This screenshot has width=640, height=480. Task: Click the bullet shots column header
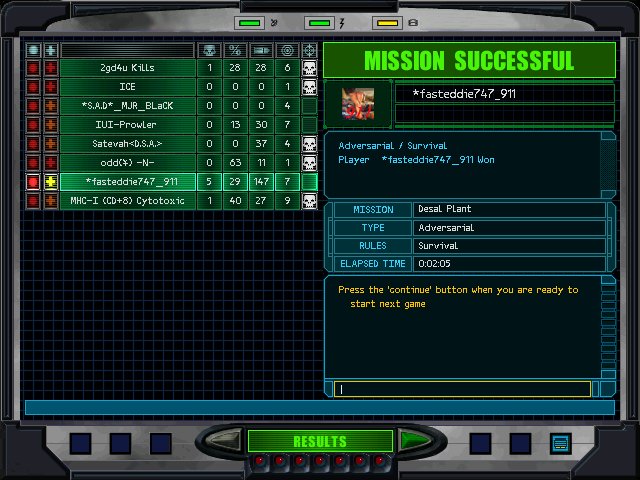[260, 50]
